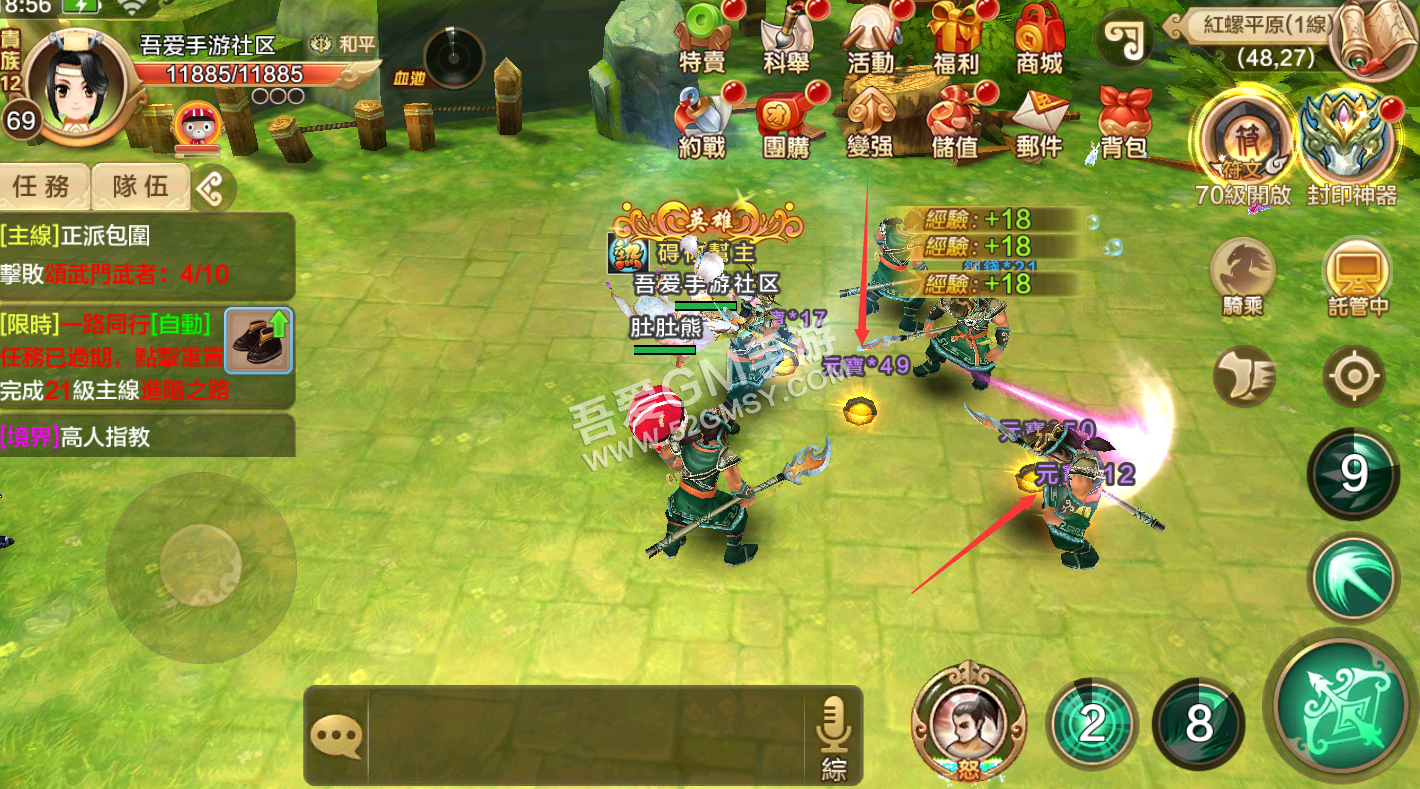Screen dimensions: 1420x789
Task: Open the 活動 events menu
Action: (871, 40)
